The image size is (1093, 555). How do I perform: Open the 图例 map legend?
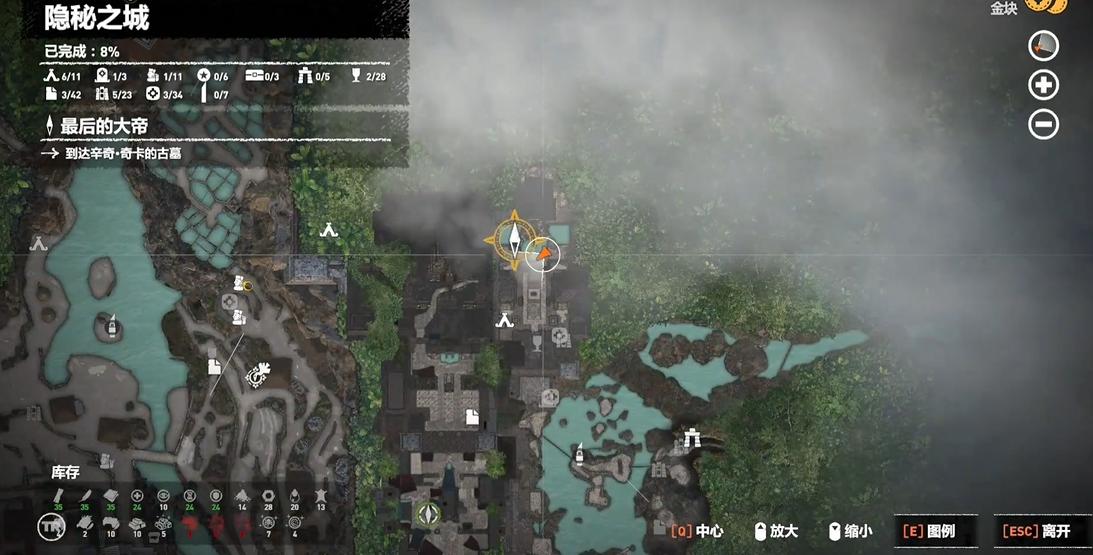click(928, 531)
